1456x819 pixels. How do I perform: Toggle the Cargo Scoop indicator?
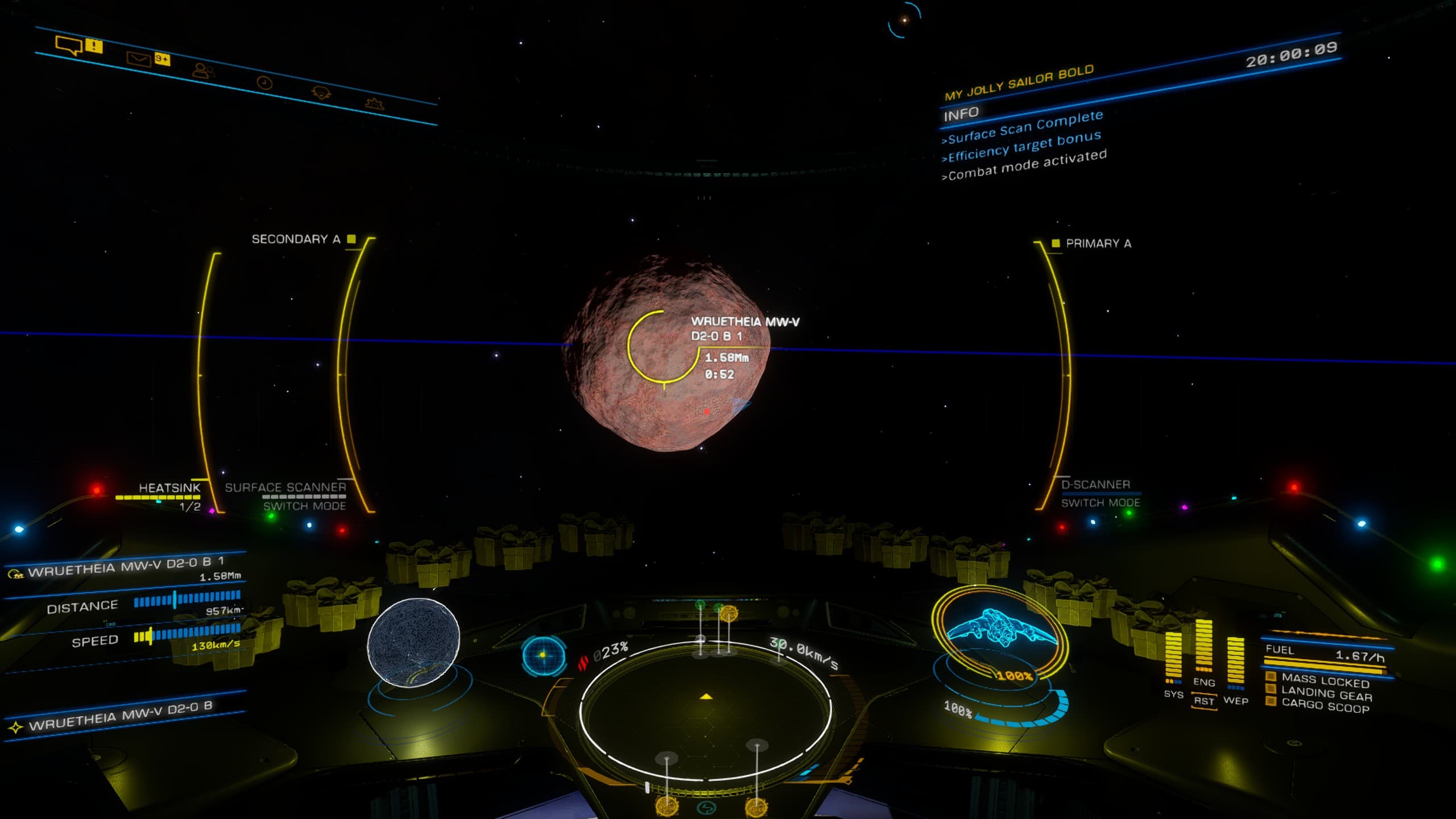[x=1325, y=706]
